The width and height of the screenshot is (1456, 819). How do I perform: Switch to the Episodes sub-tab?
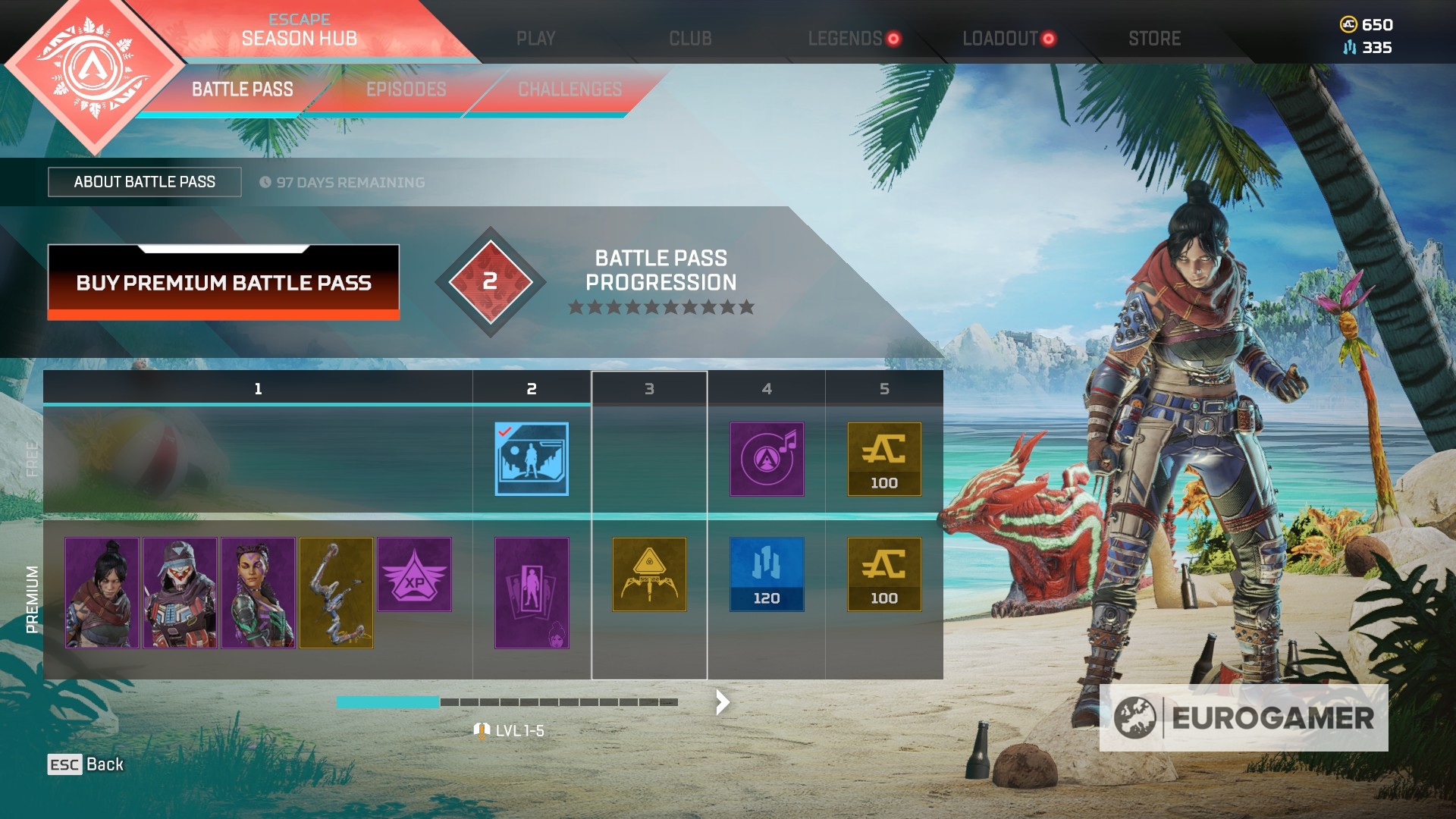click(x=406, y=89)
